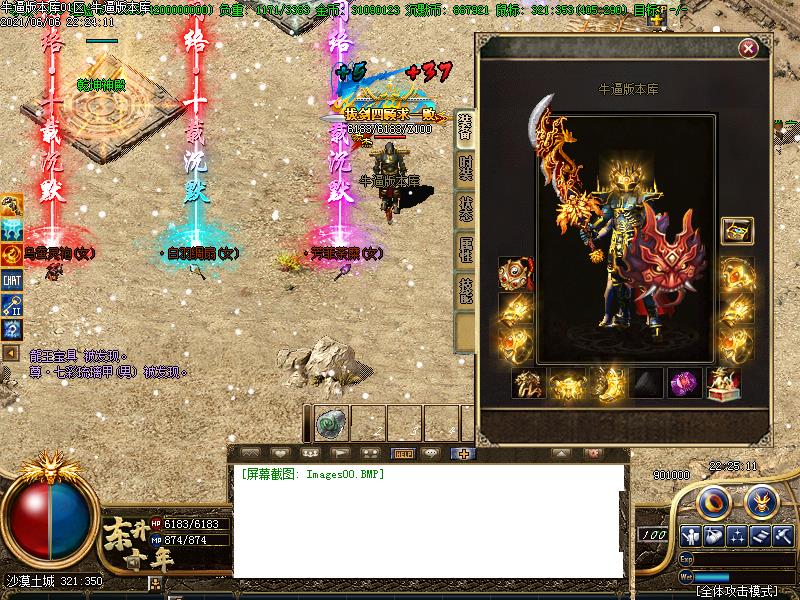
Task: Use the green stone in hotbar slot
Action: click(x=332, y=423)
